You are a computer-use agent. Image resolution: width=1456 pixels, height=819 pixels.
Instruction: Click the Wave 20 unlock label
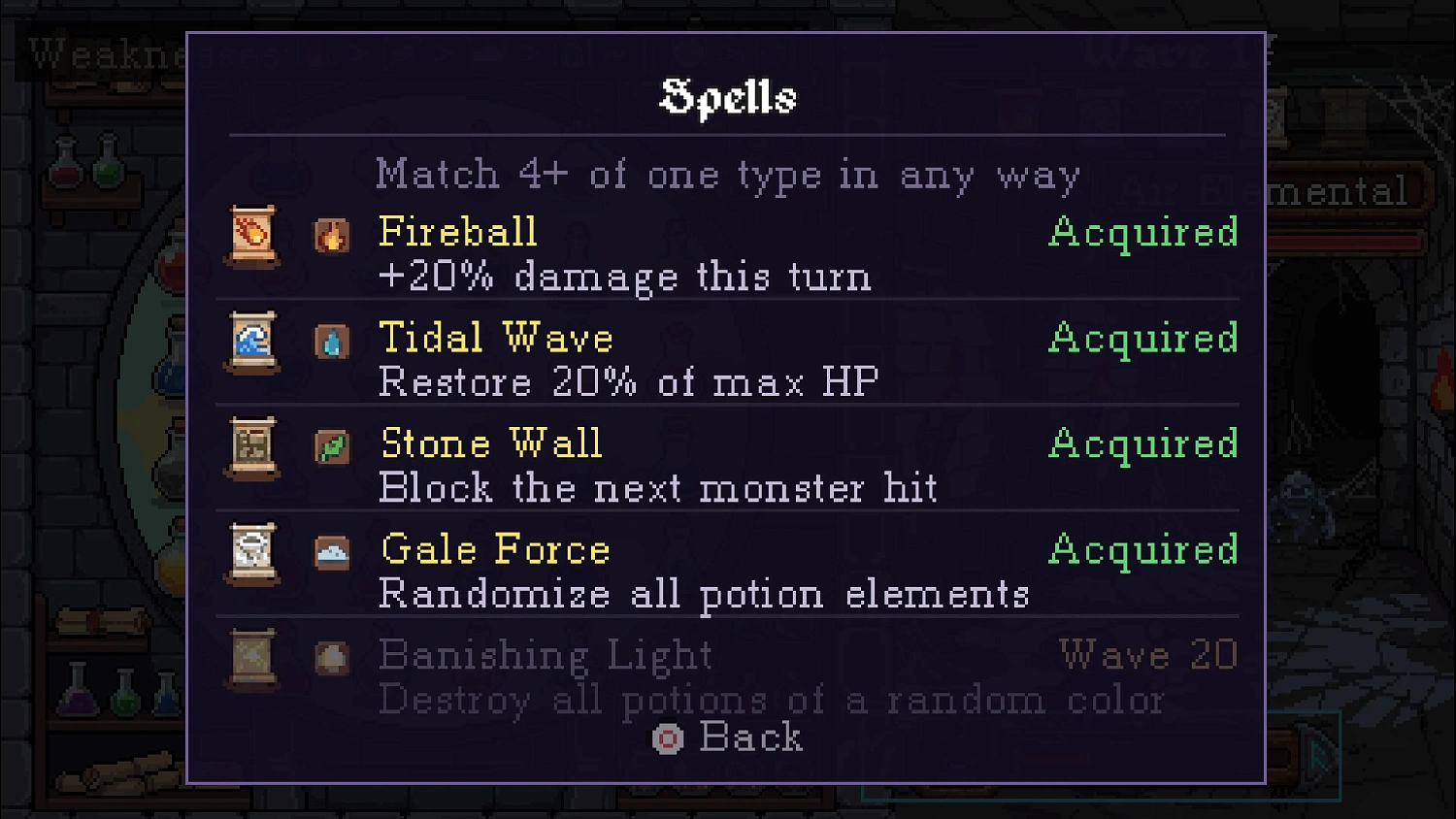(1148, 655)
